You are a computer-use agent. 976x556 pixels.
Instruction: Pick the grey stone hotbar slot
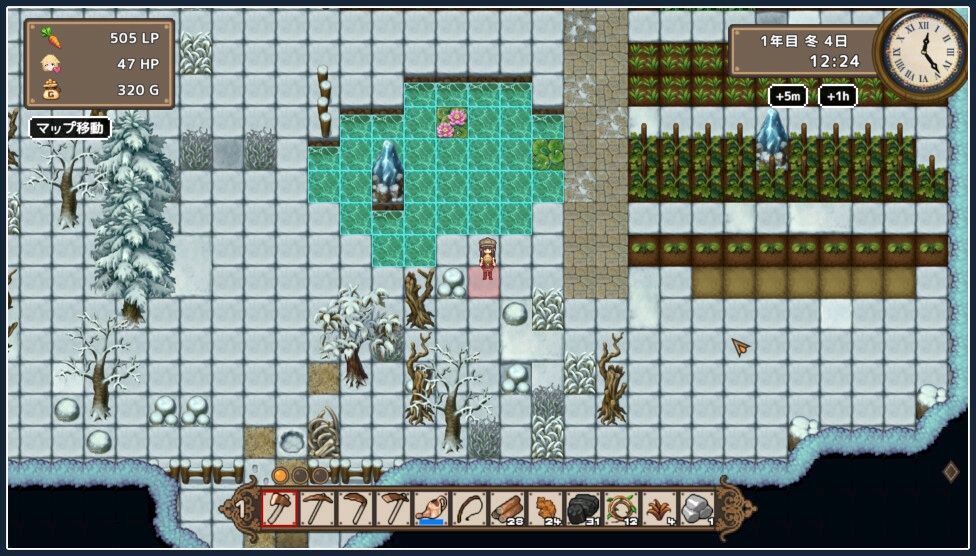coord(697,509)
